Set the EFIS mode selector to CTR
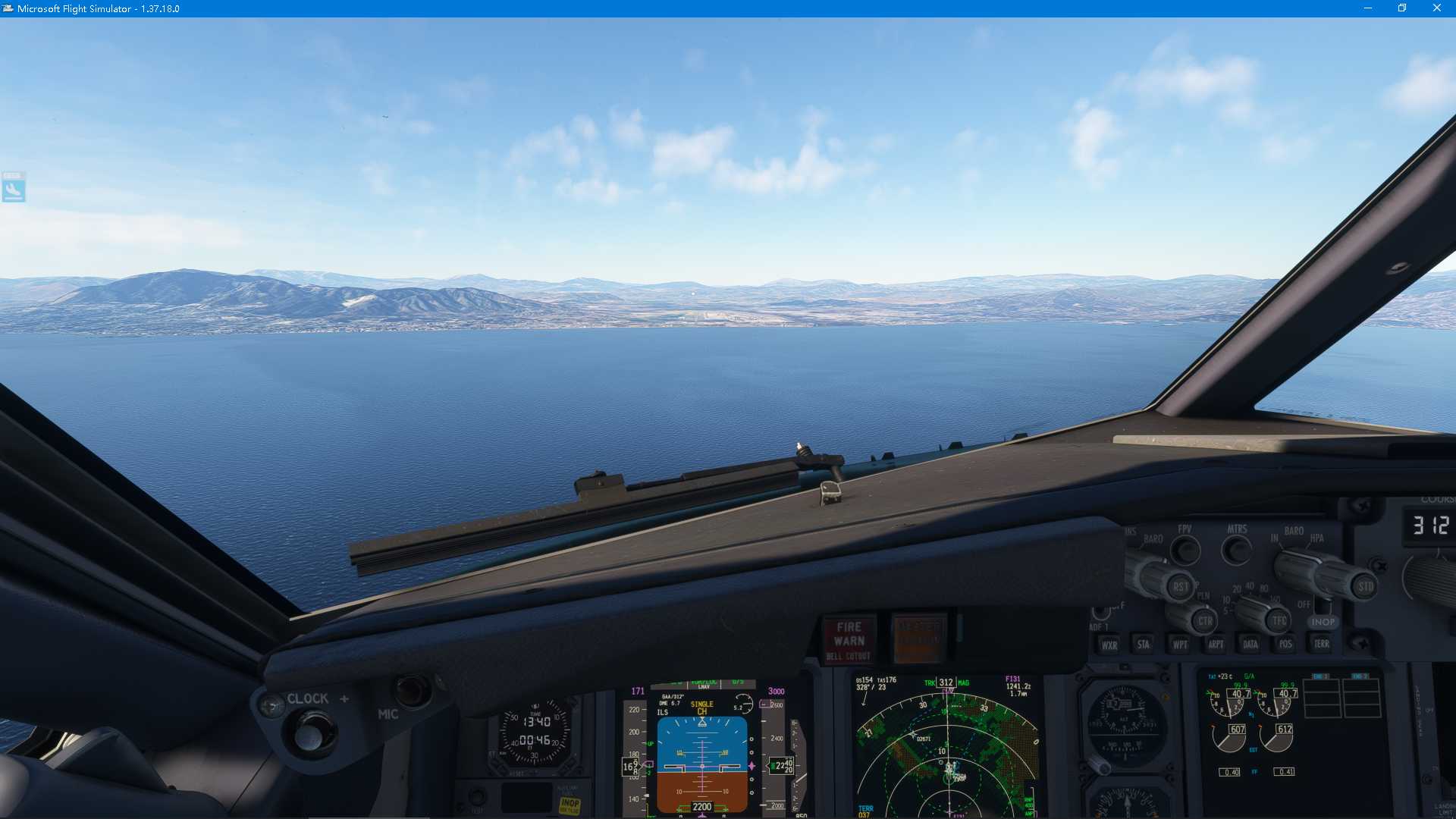 (x=1205, y=621)
